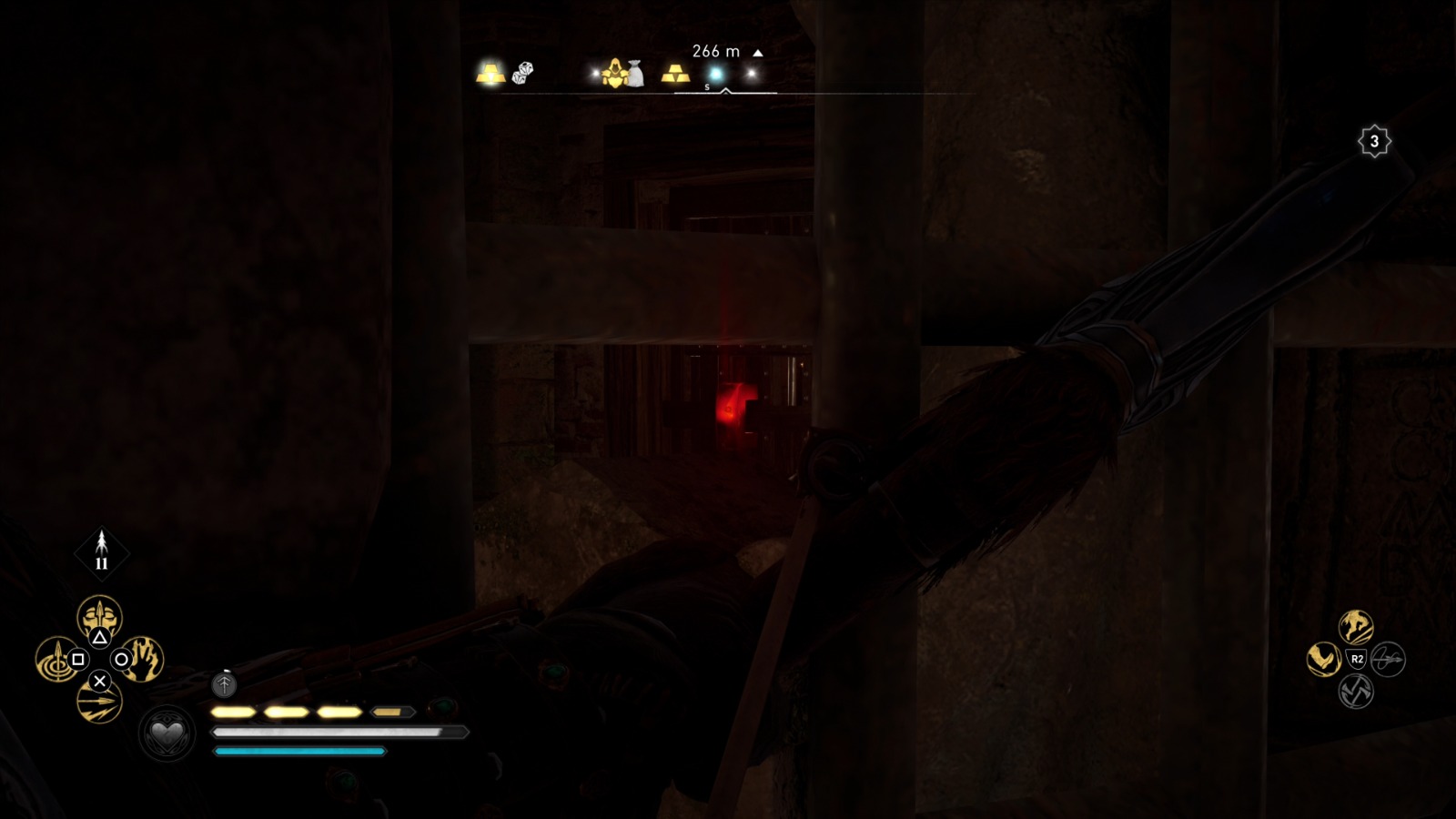The width and height of the screenshot is (1456, 819).
Task: Select the hooded merchant icon on compass
Action: [616, 75]
